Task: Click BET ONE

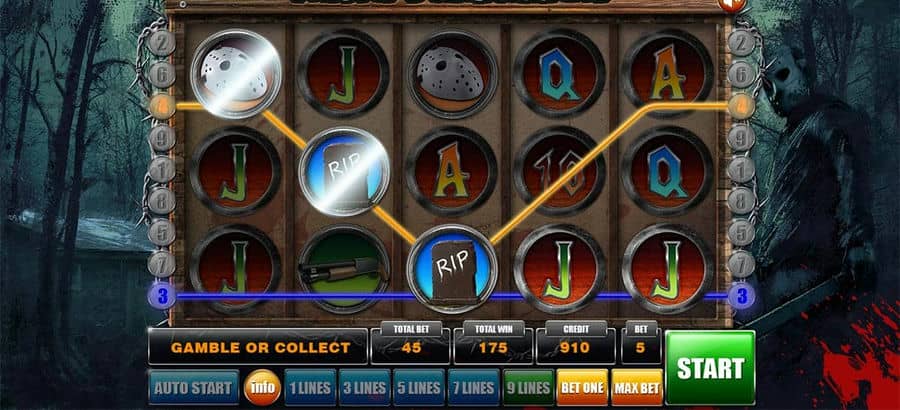Action: 581,387
